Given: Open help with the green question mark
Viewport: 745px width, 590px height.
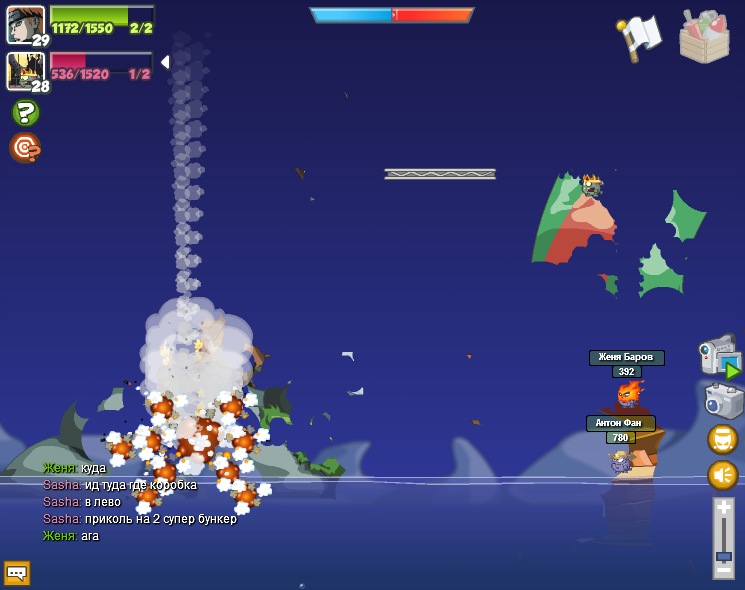Looking at the screenshot, I should click(25, 112).
